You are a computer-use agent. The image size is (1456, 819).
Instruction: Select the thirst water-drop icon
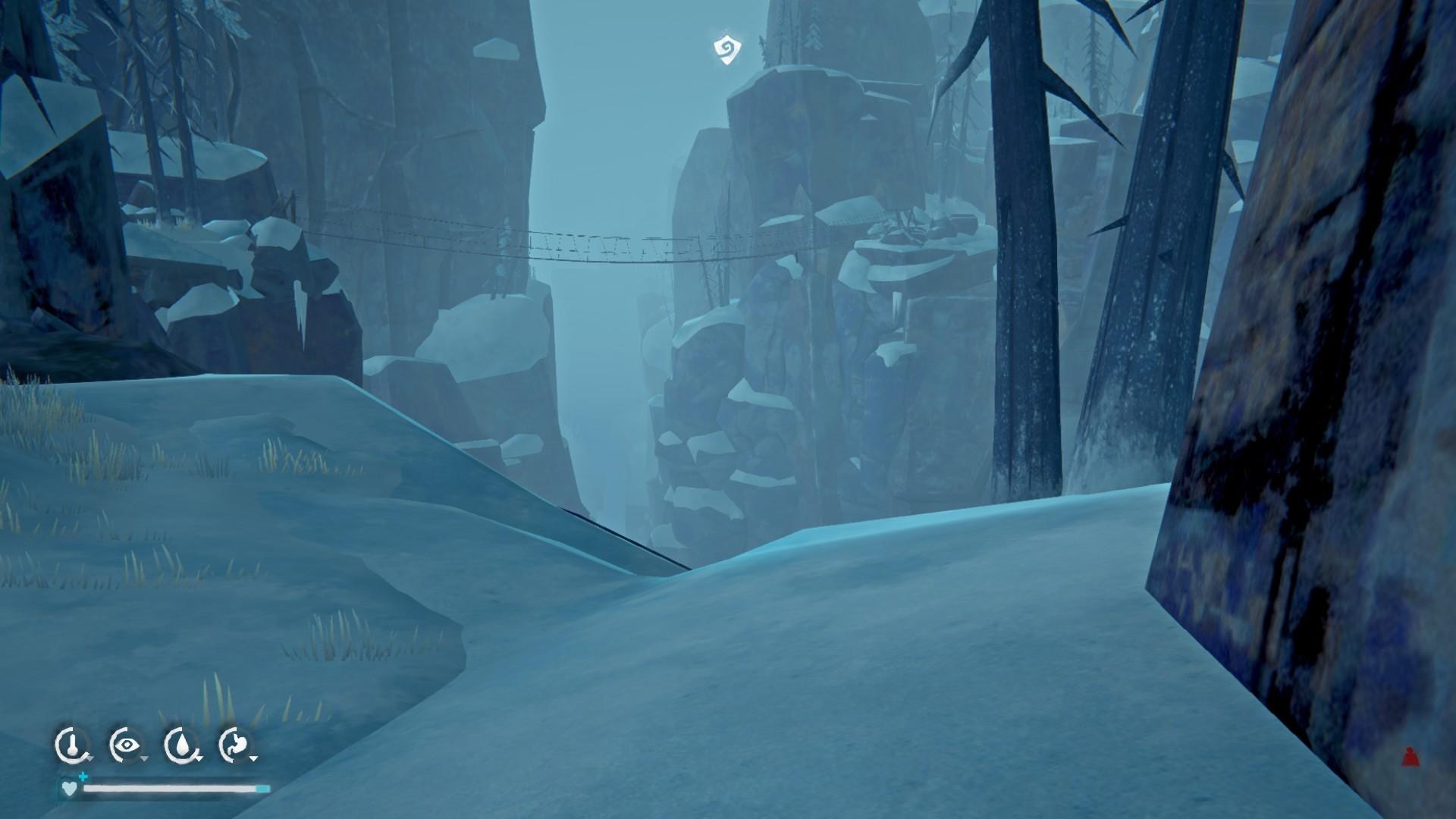pos(181,743)
